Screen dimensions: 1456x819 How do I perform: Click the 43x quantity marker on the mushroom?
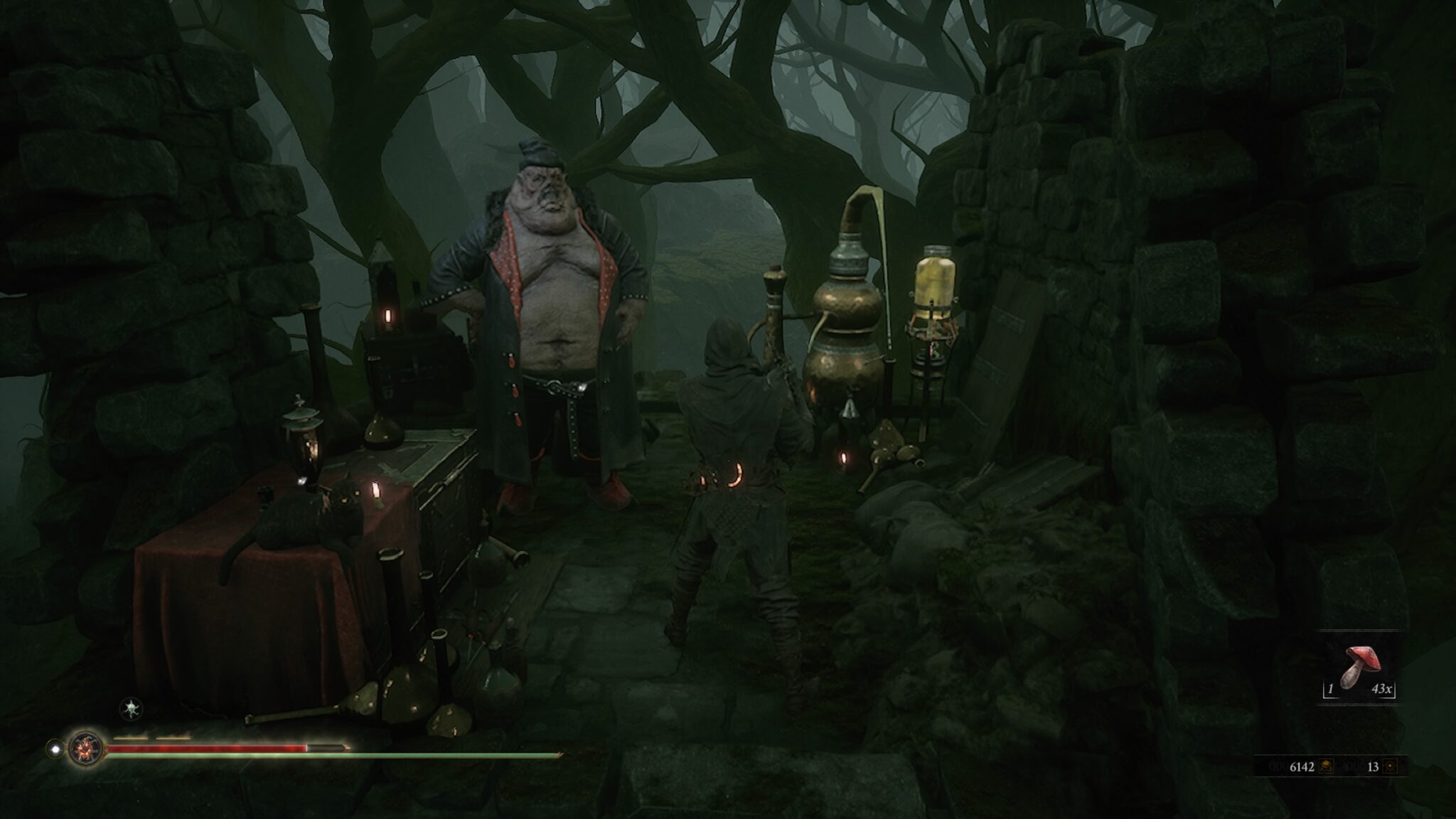pos(1382,690)
